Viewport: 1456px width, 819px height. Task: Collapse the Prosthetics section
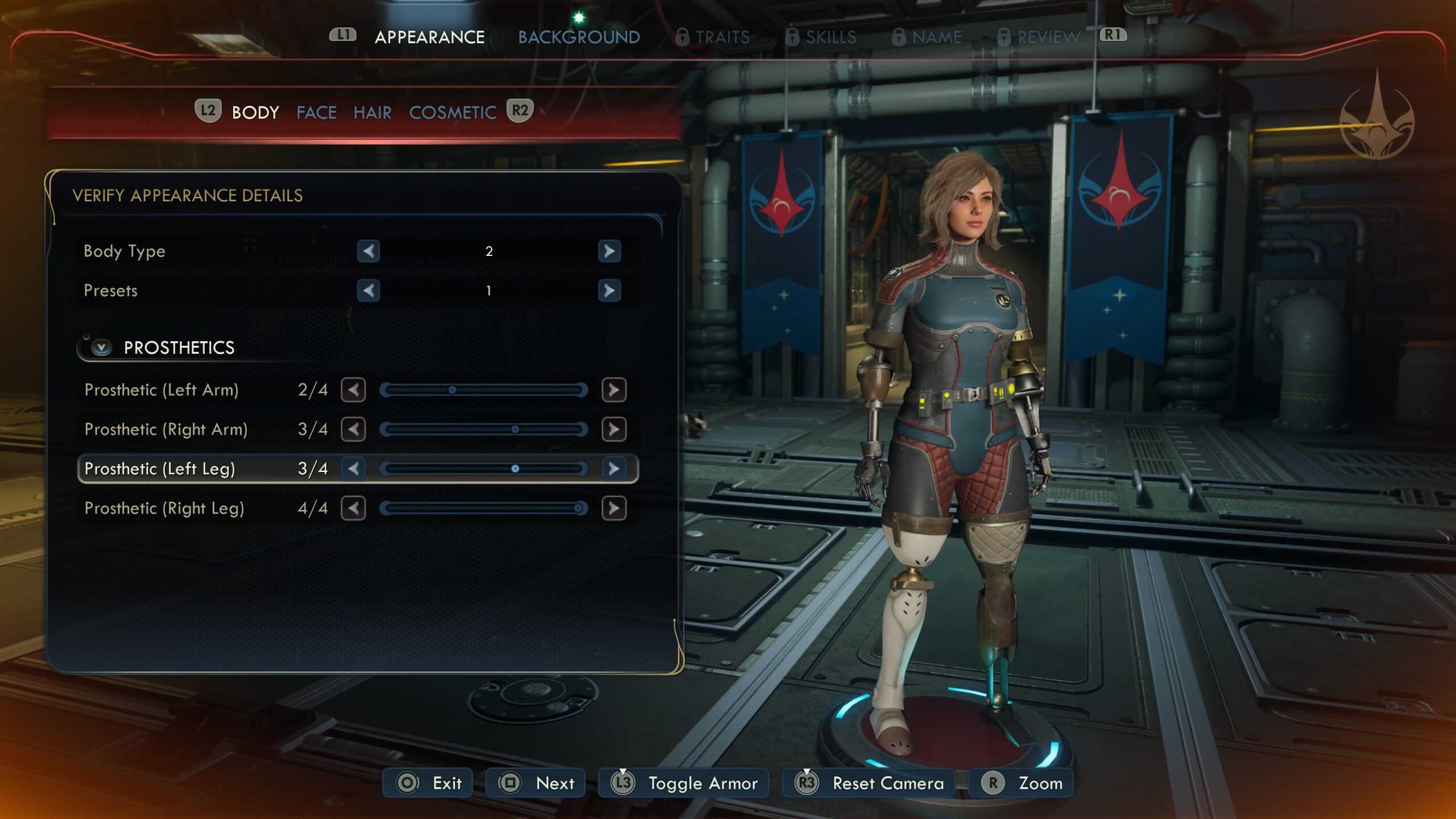102,348
